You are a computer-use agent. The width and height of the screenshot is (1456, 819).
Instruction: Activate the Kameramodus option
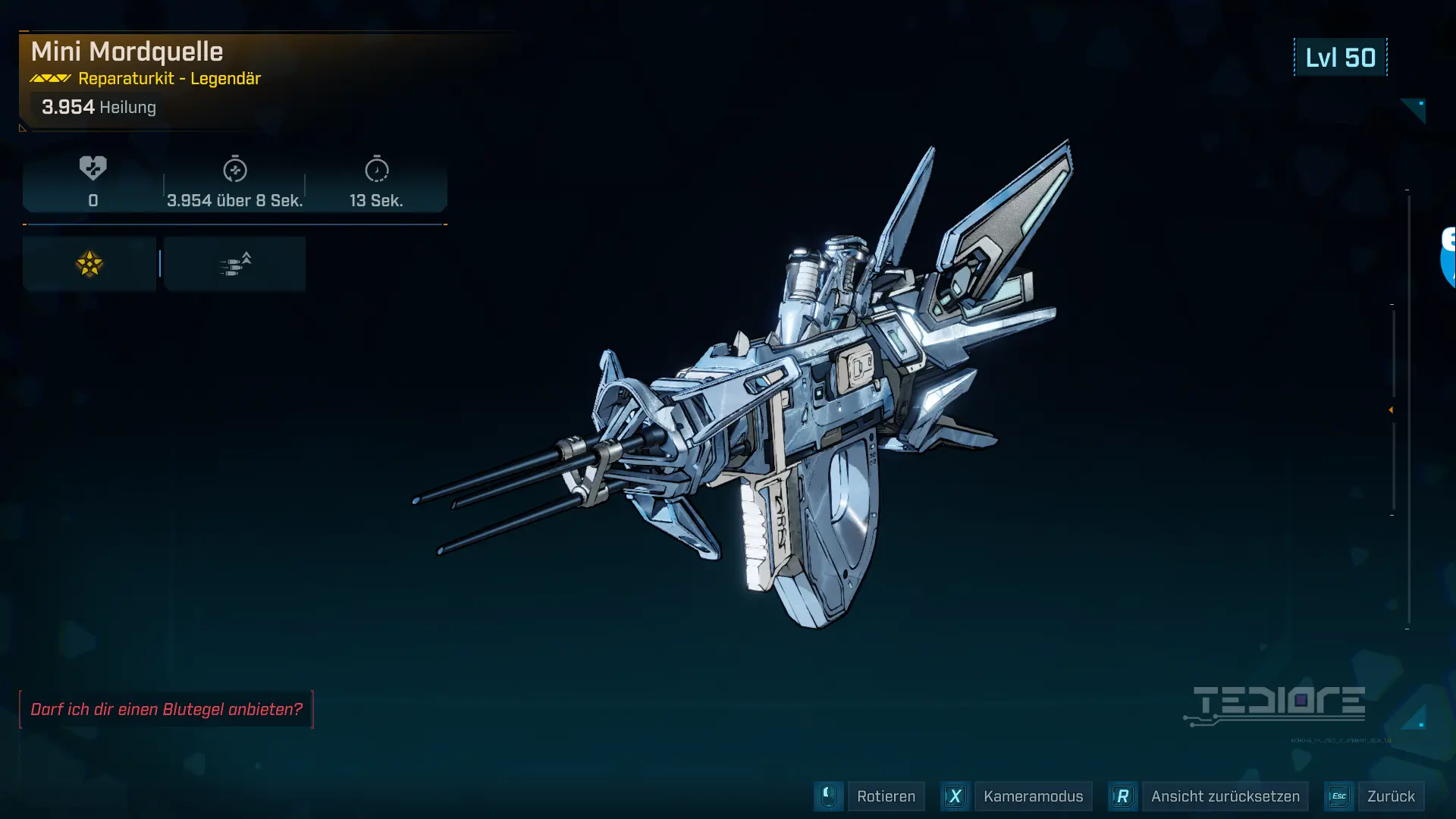pos(1032,796)
